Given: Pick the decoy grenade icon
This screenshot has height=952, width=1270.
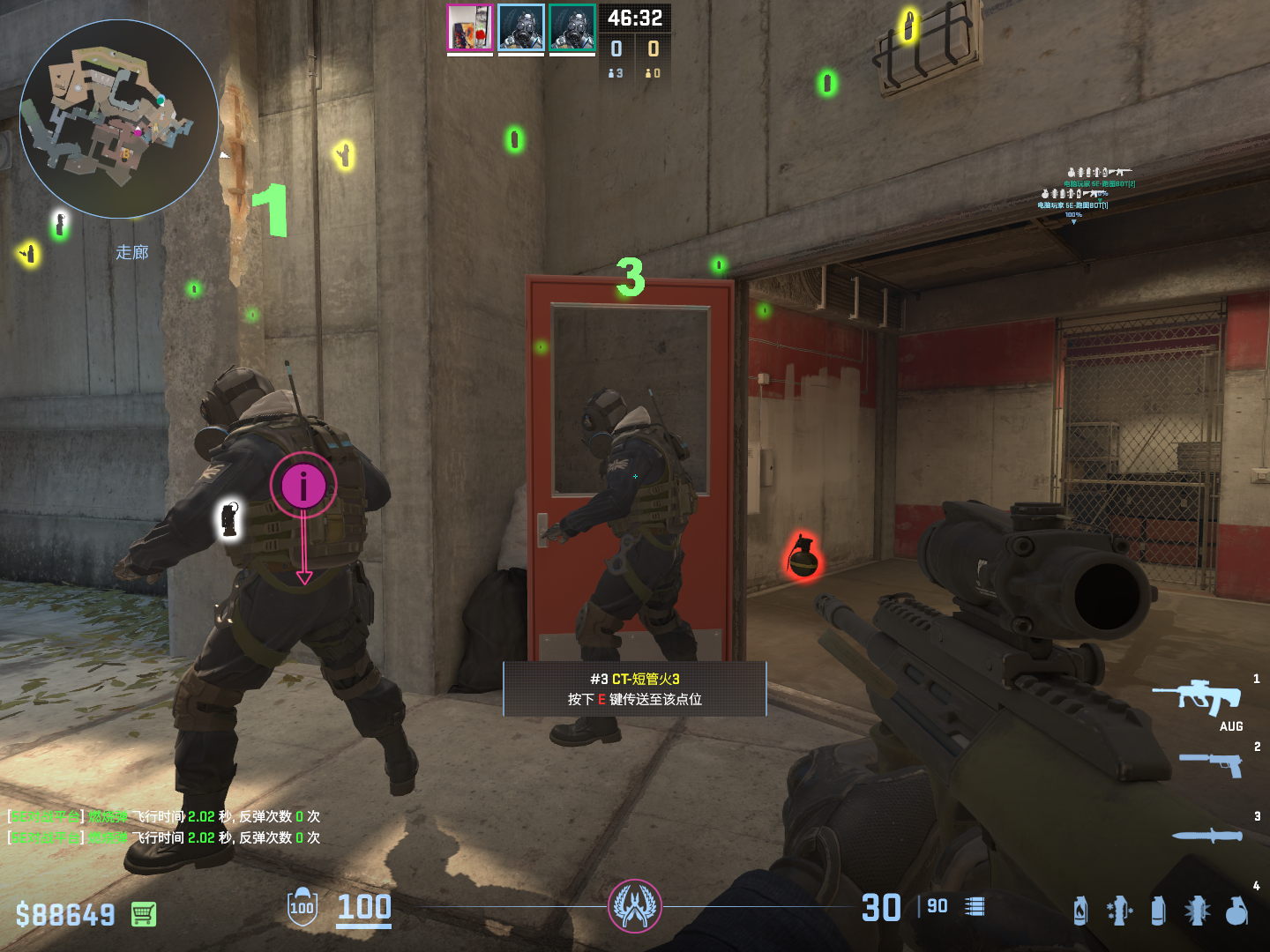Looking at the screenshot, I should tap(1119, 911).
